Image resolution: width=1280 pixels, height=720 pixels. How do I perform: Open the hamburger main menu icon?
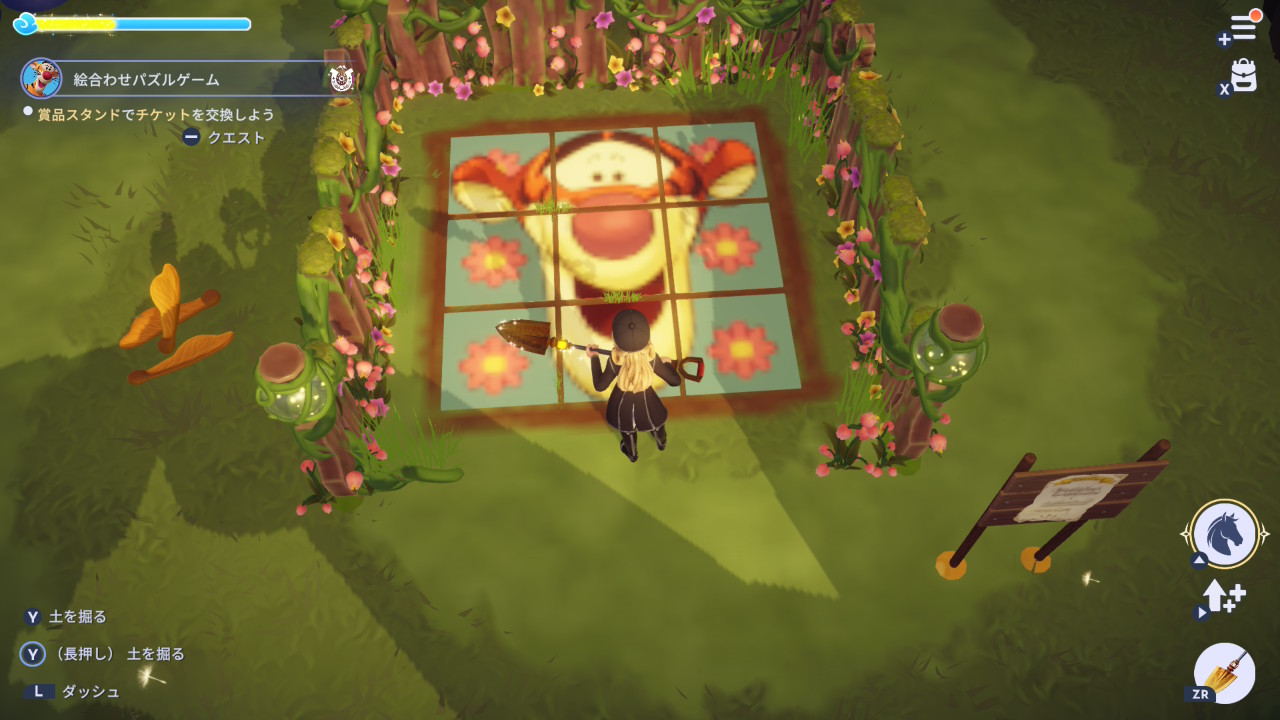(x=1243, y=27)
